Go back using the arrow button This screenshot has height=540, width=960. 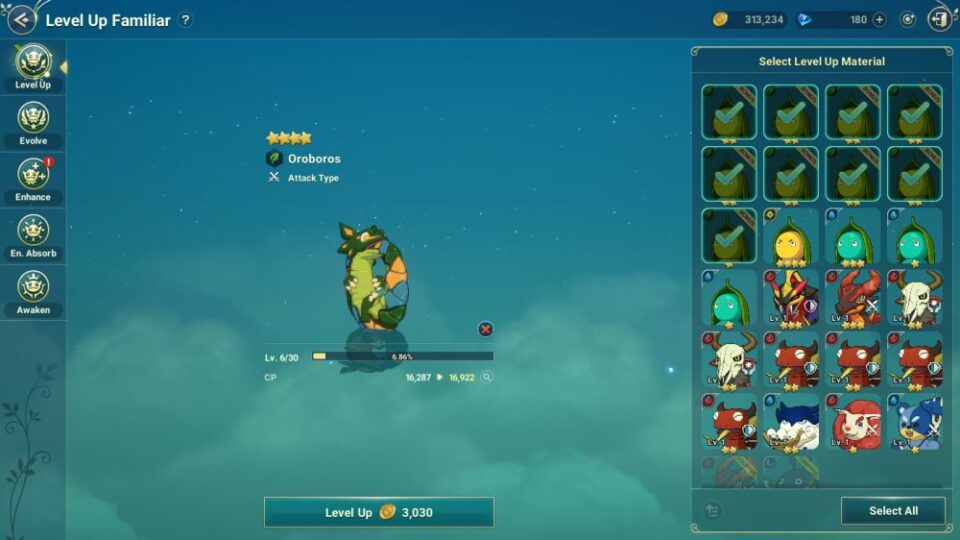pos(21,19)
